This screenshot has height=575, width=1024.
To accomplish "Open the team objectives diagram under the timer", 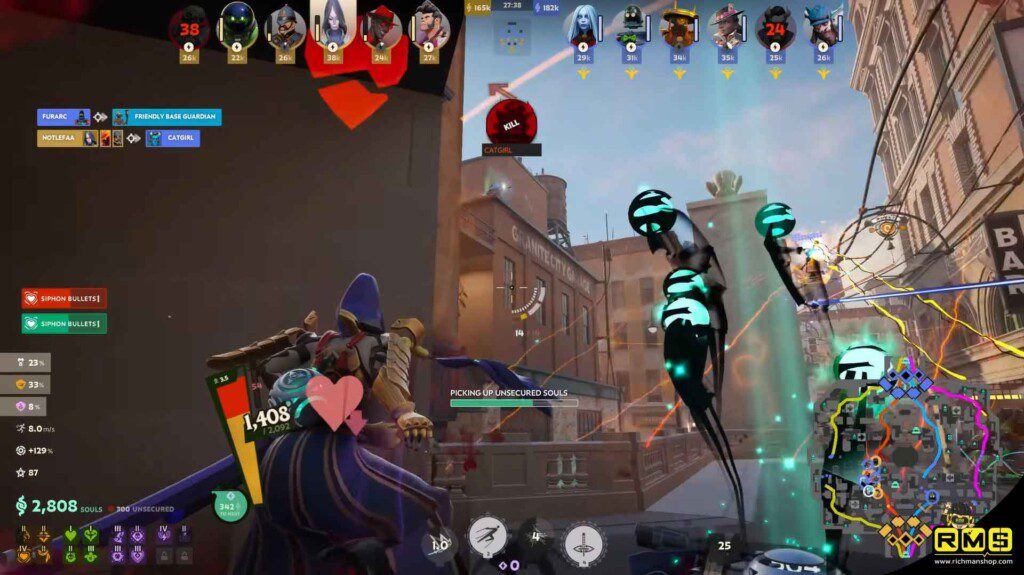I will (511, 38).
